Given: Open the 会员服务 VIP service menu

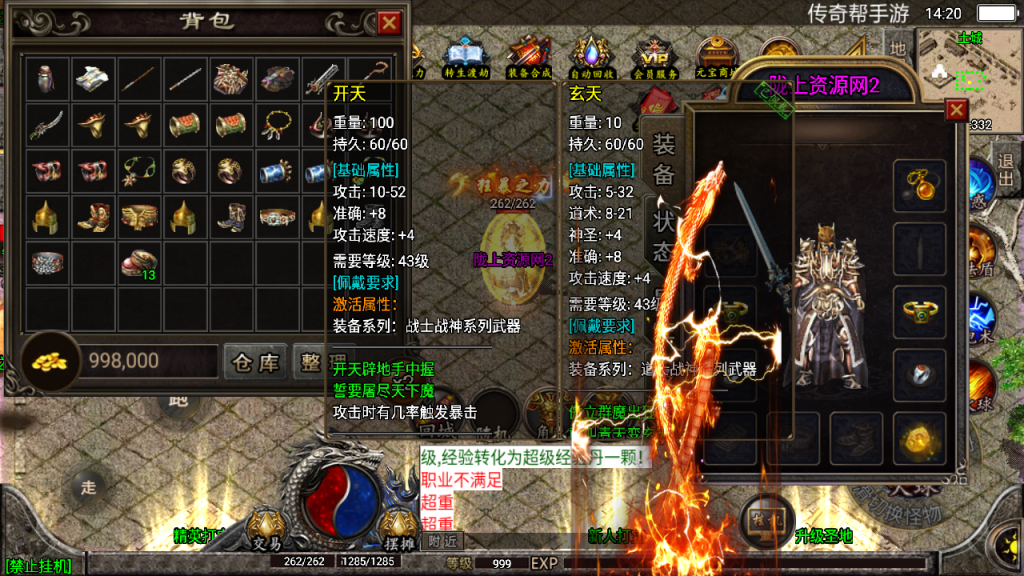Looking at the screenshot, I should pos(654,58).
